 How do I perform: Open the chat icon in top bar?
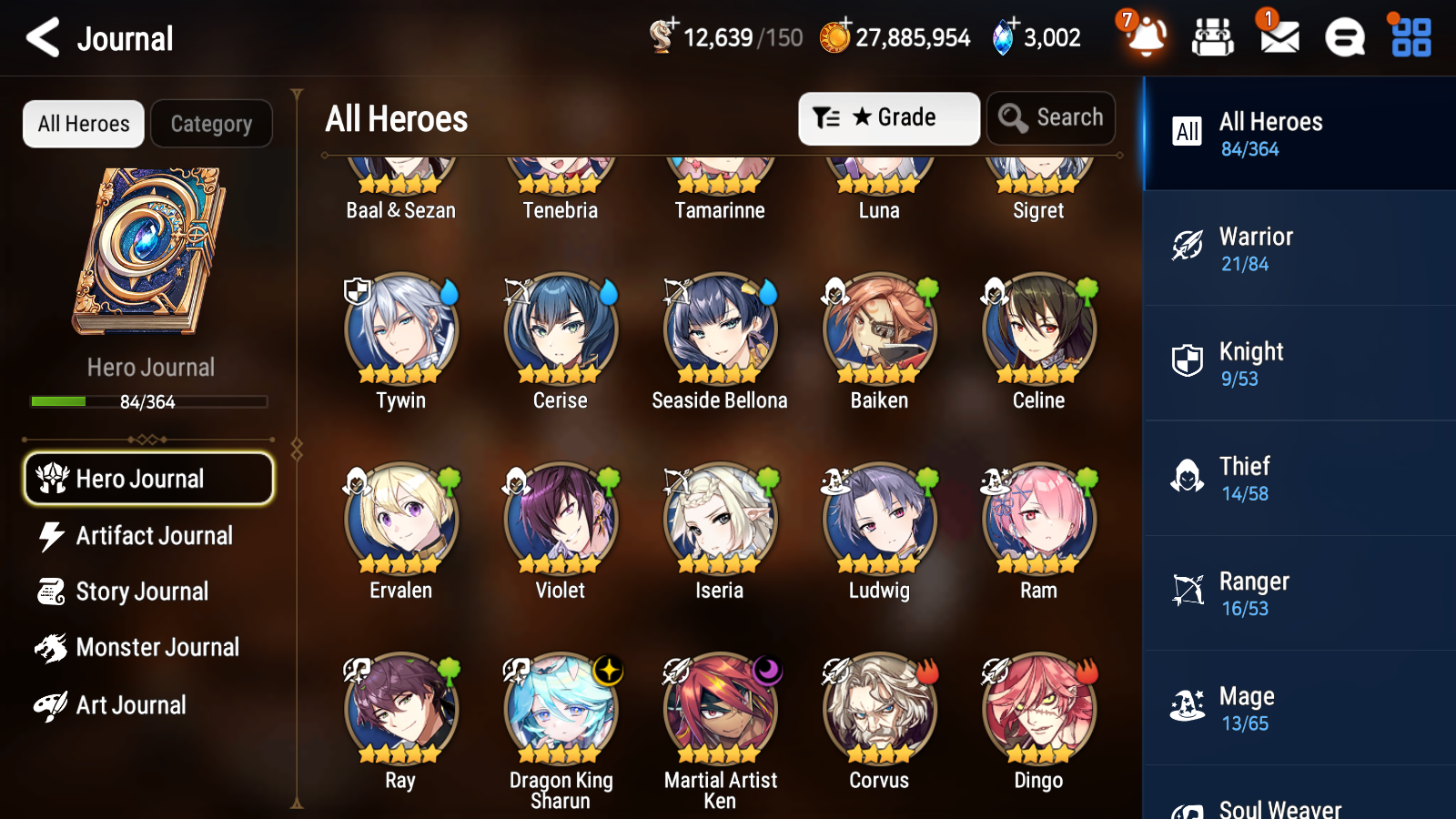(x=1343, y=37)
